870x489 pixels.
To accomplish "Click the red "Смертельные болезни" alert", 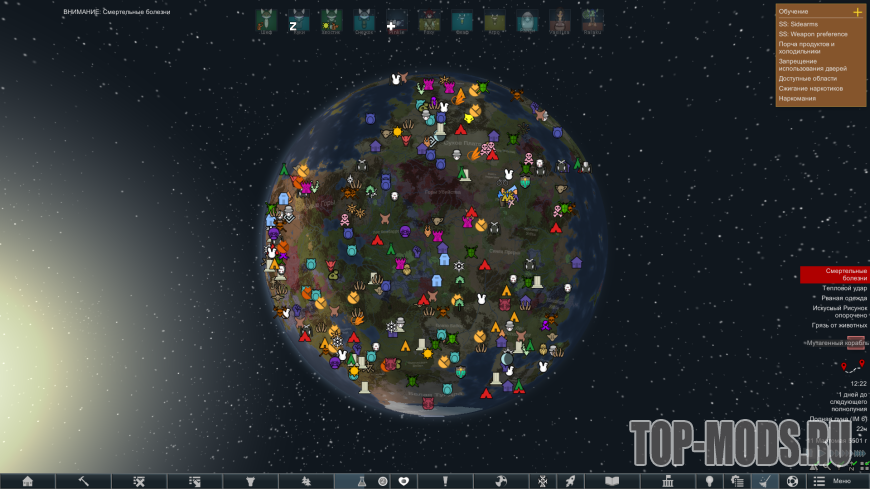I will [x=834, y=274].
